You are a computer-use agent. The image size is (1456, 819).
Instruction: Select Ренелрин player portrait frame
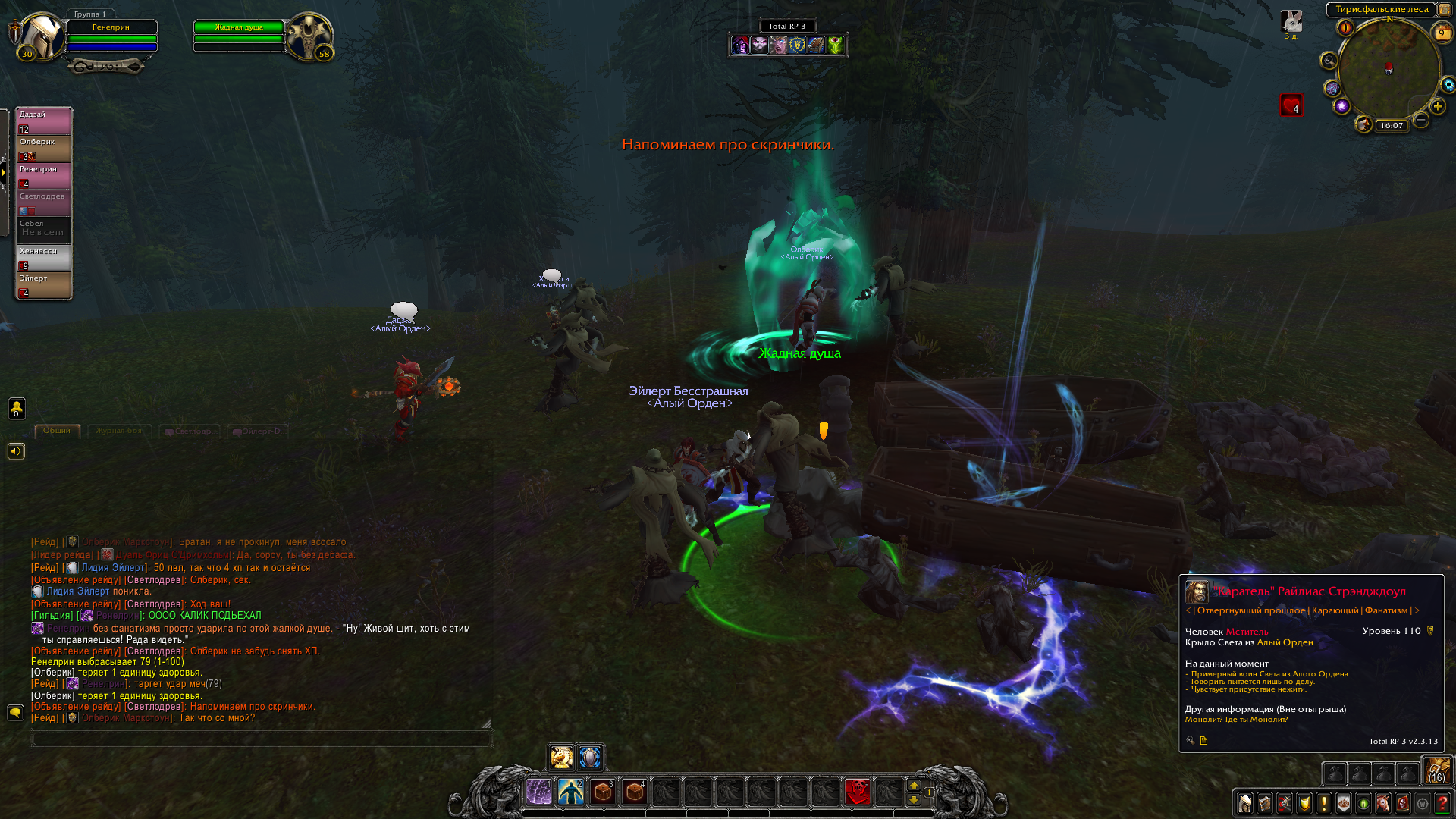(42, 36)
